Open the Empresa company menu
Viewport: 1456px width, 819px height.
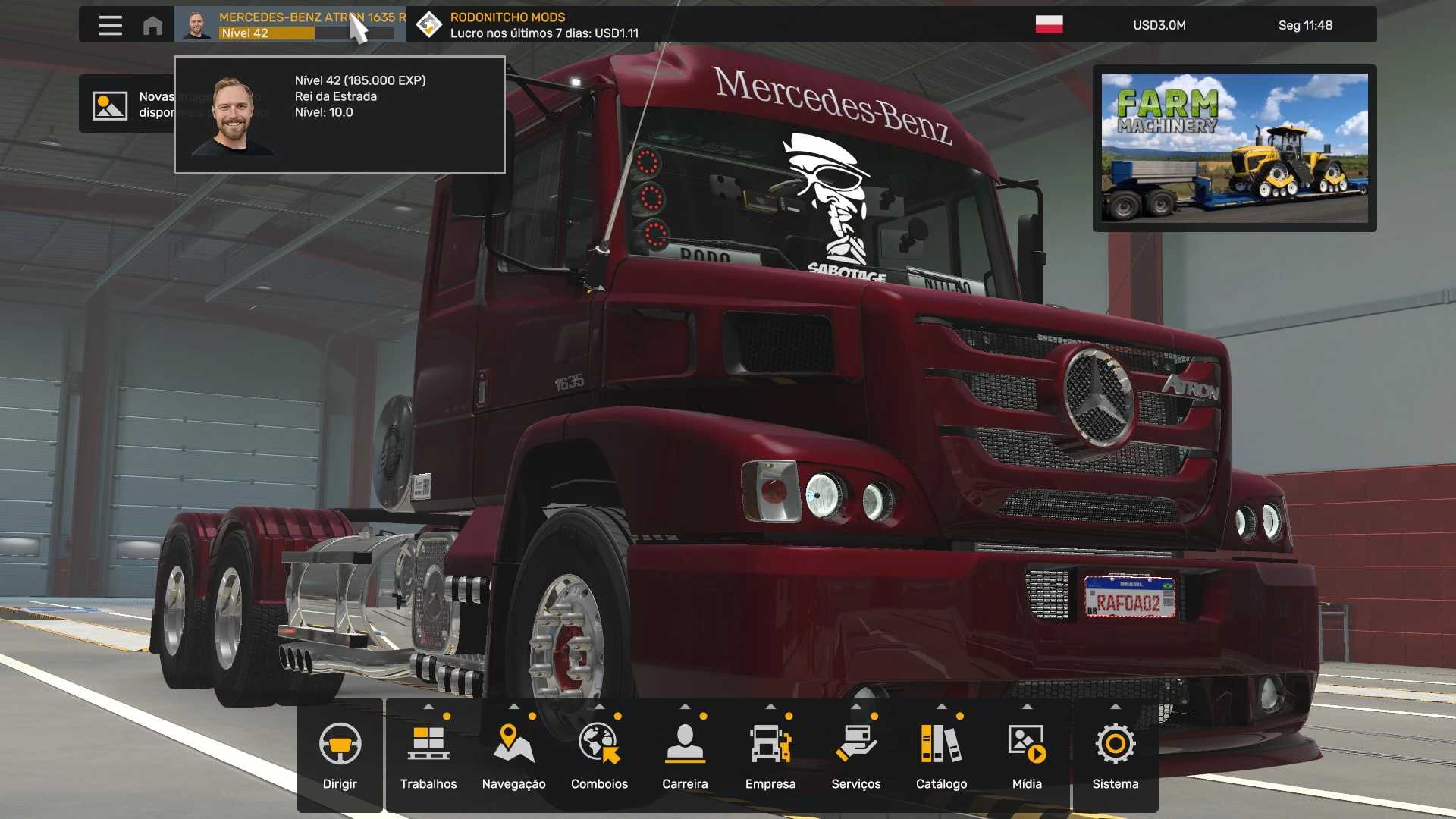click(x=770, y=755)
